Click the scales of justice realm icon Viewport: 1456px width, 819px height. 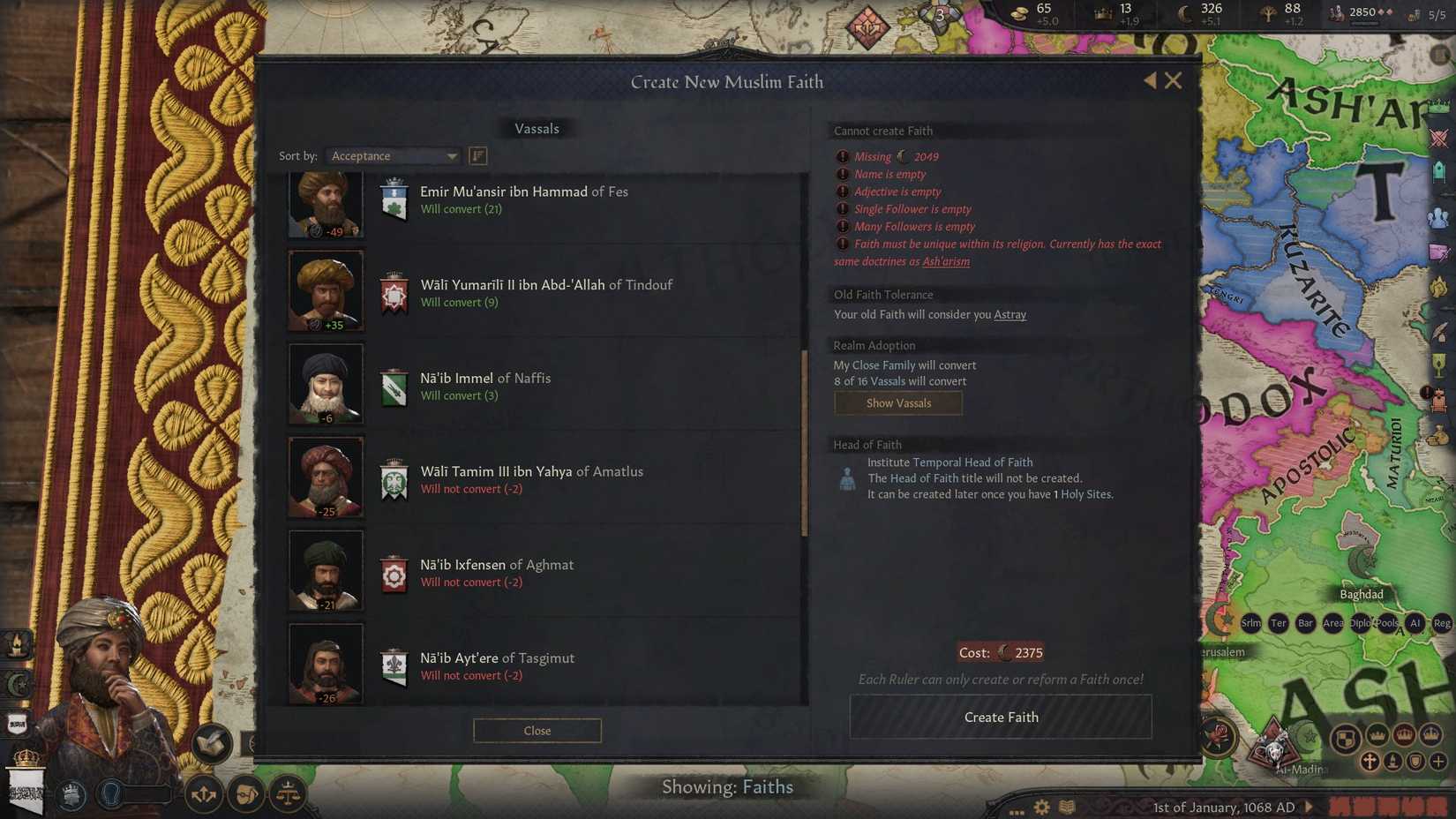point(287,794)
